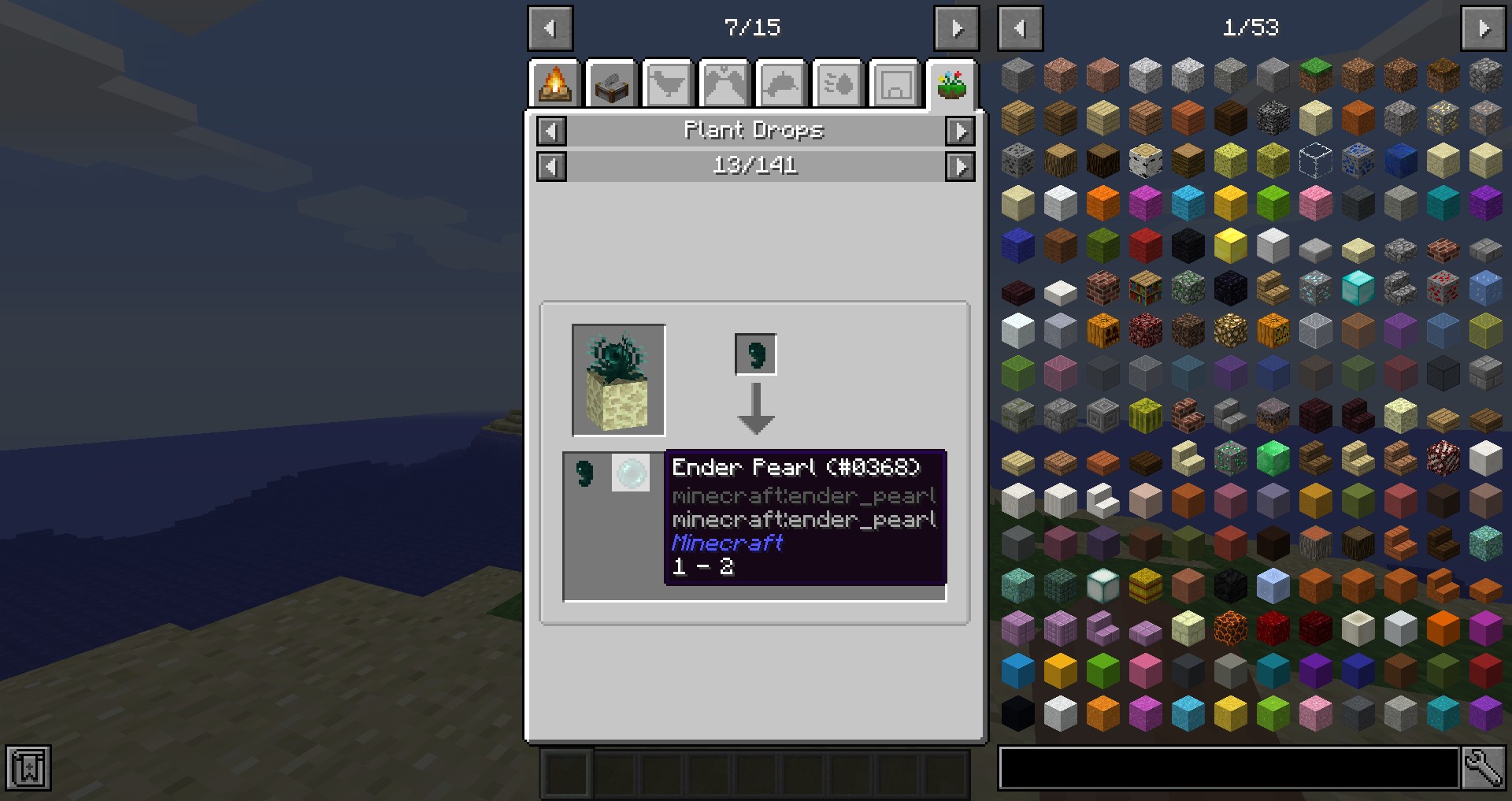Advance item list to next page from 1/53
Screen dimensions: 1512x801
pyautogui.click(x=1483, y=28)
